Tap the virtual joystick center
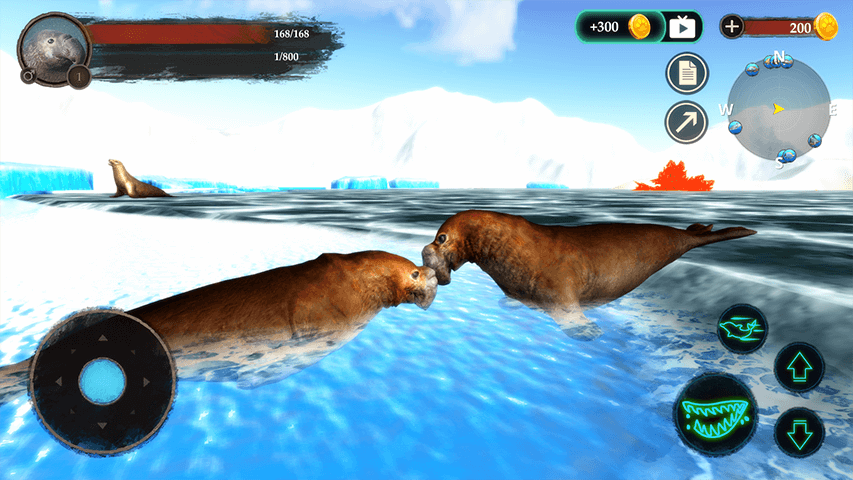 pyautogui.click(x=102, y=381)
